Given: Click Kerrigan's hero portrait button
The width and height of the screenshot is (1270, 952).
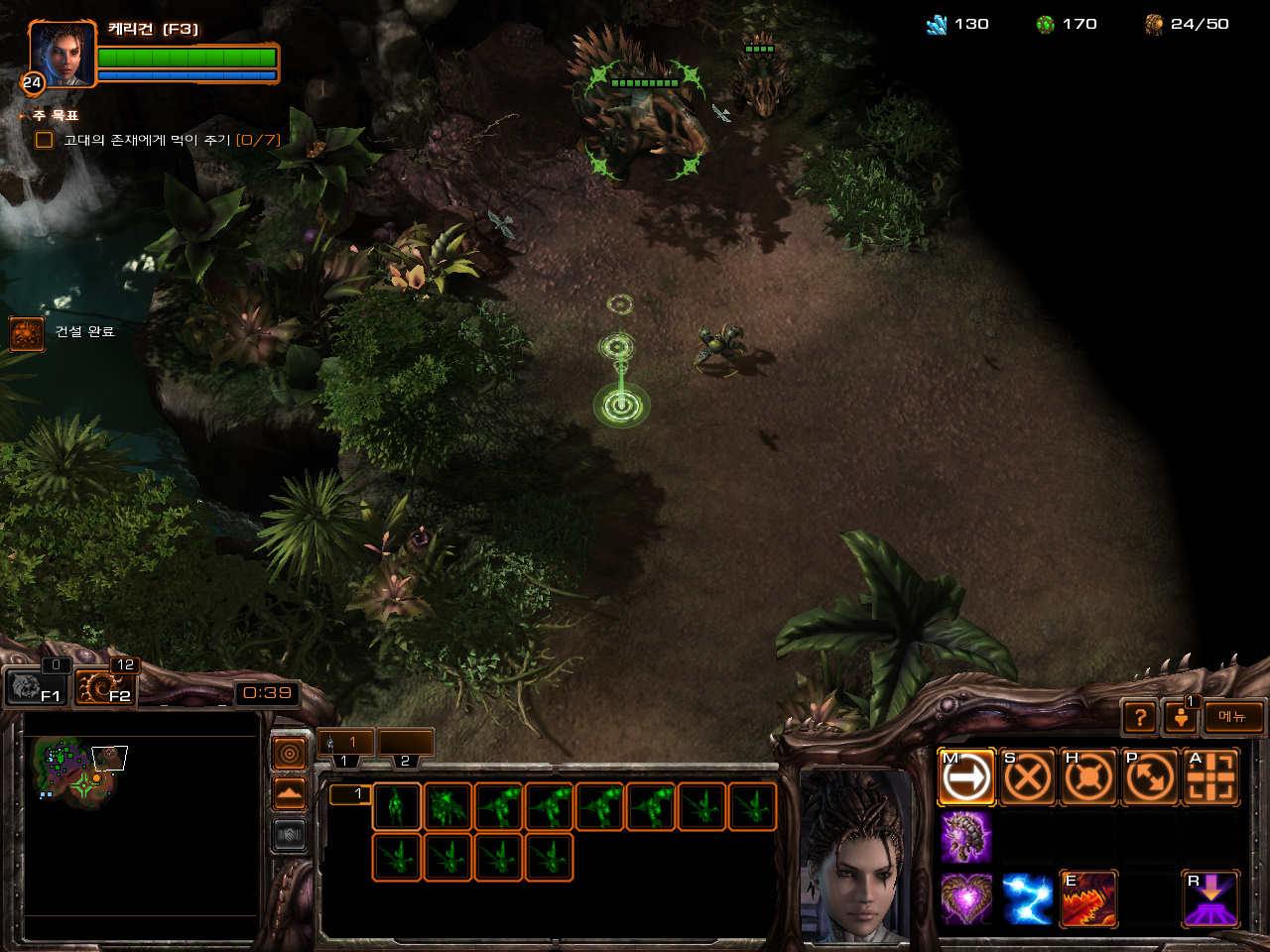Looking at the screenshot, I should [x=63, y=55].
